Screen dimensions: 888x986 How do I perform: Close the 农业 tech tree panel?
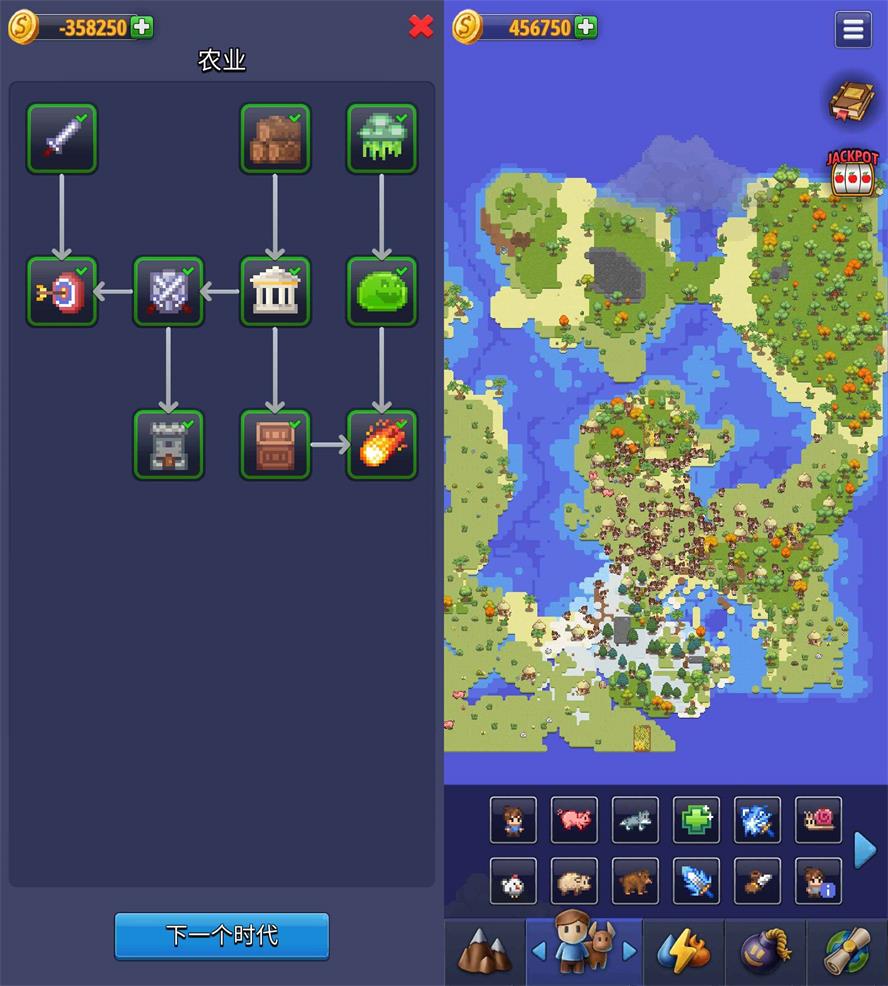pos(421,27)
